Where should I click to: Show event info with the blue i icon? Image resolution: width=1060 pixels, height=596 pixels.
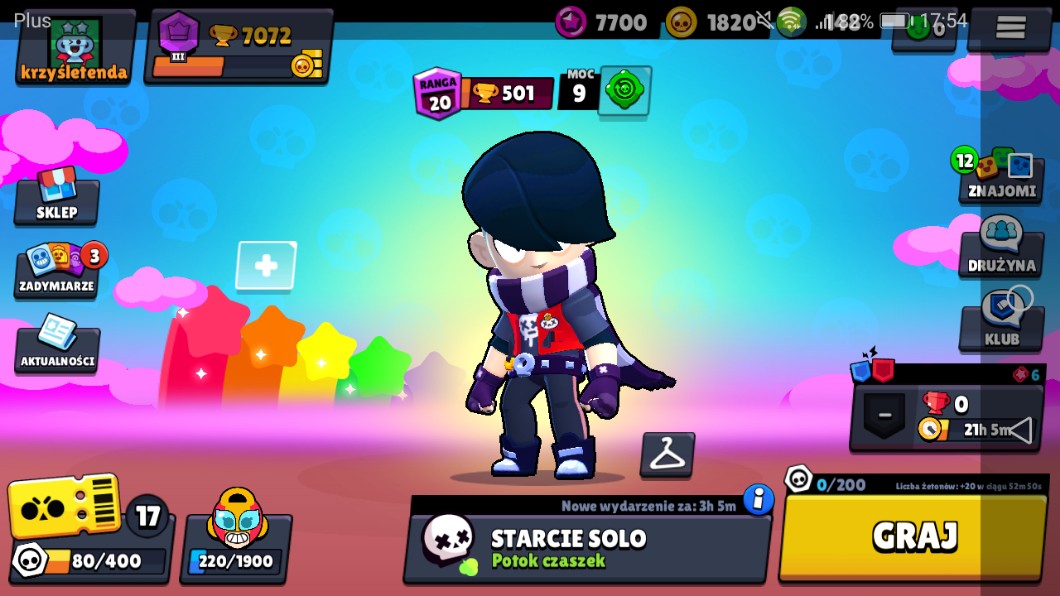(x=759, y=500)
